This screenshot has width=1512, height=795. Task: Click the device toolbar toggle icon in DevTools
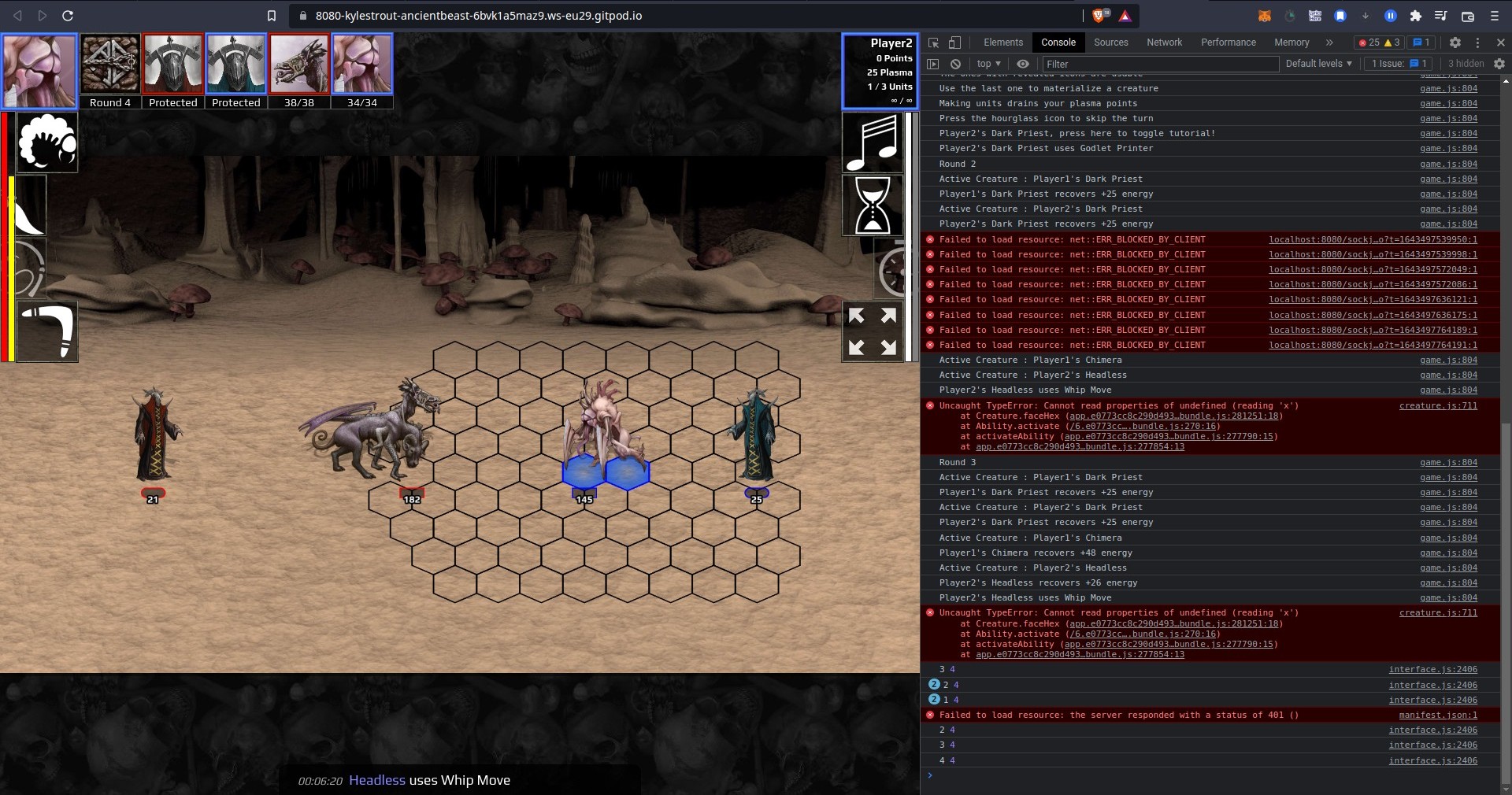click(955, 43)
